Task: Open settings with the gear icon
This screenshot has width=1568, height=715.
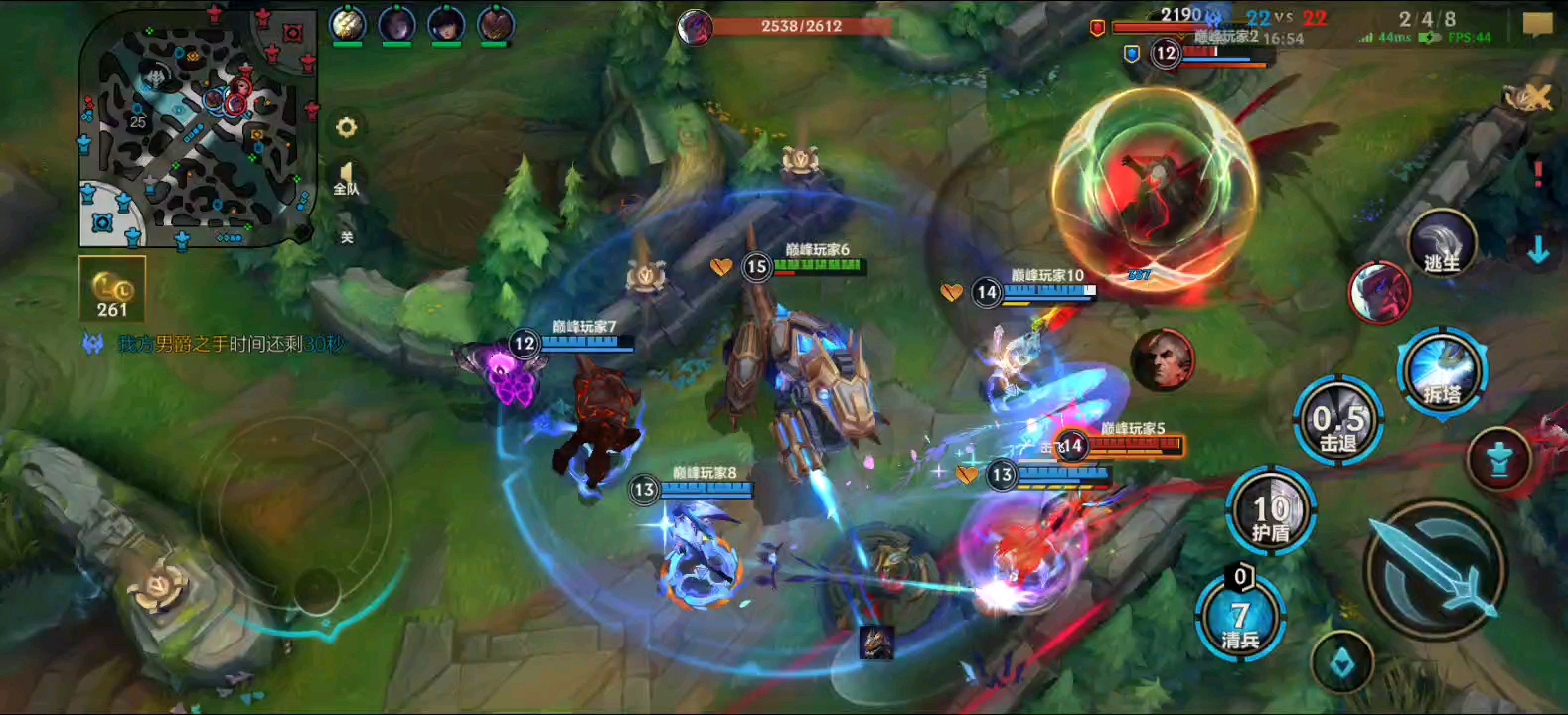Action: tap(346, 127)
